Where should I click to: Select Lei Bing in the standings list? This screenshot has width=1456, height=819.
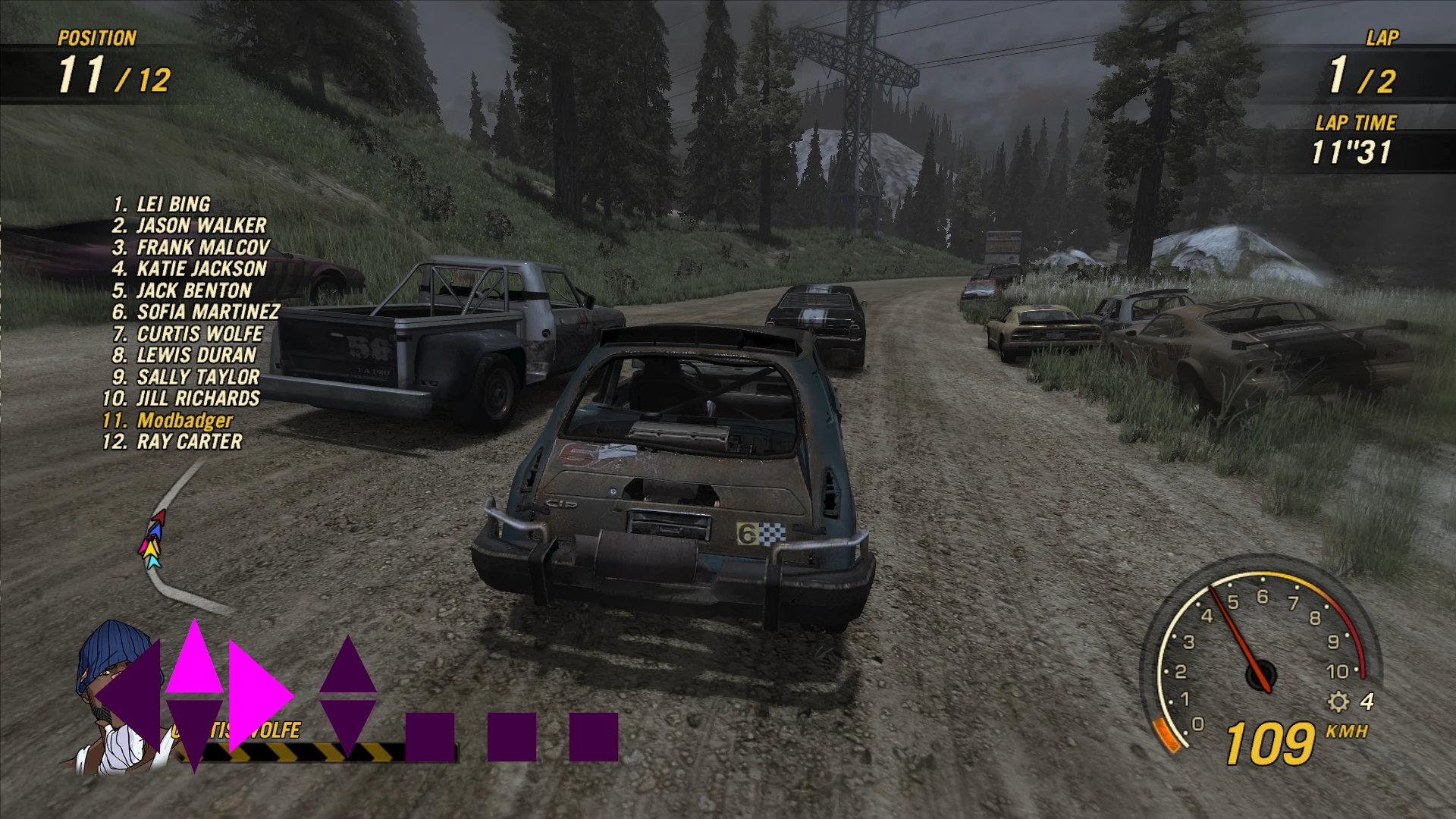[162, 204]
